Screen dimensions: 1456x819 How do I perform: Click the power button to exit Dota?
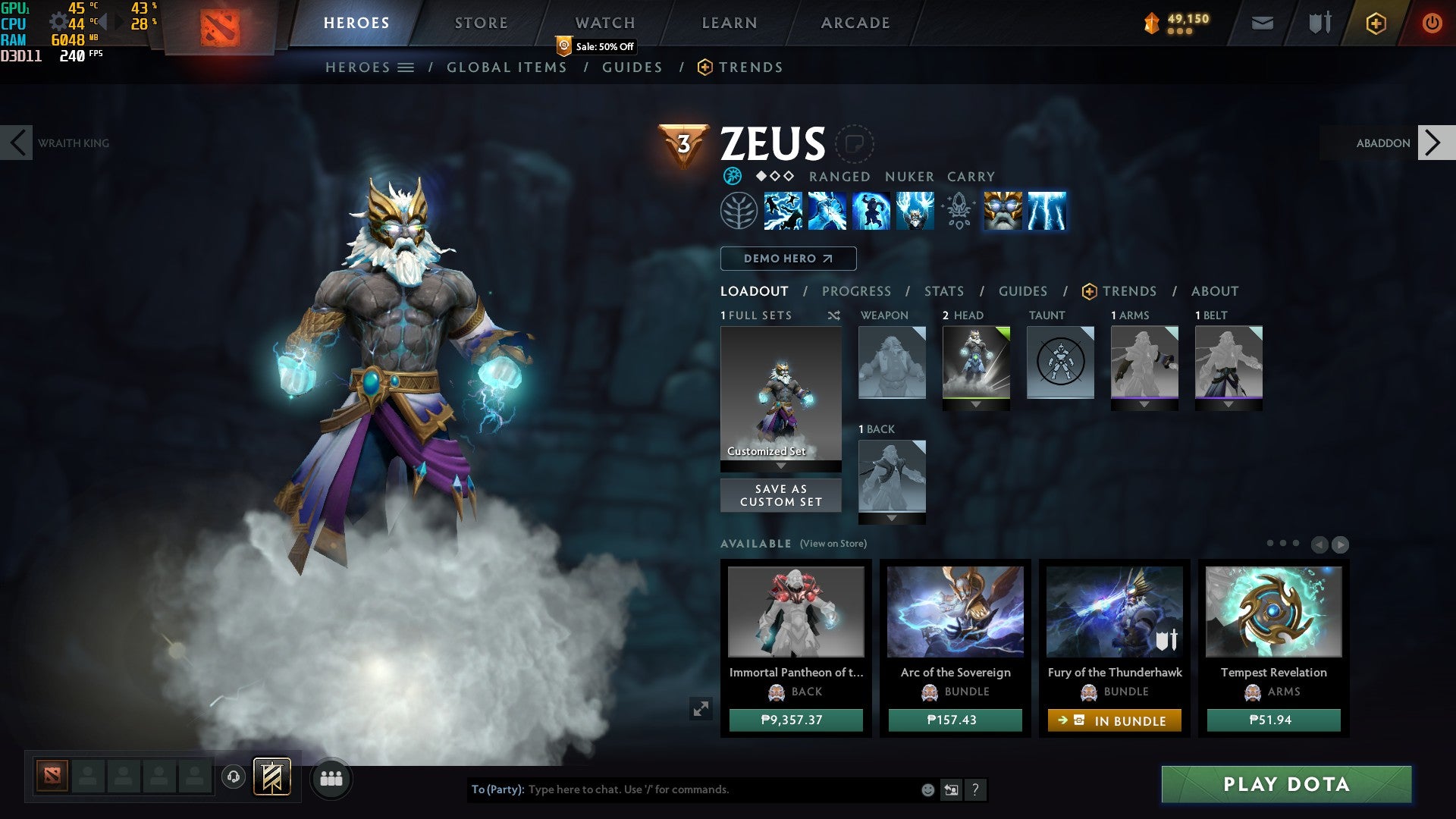1432,23
